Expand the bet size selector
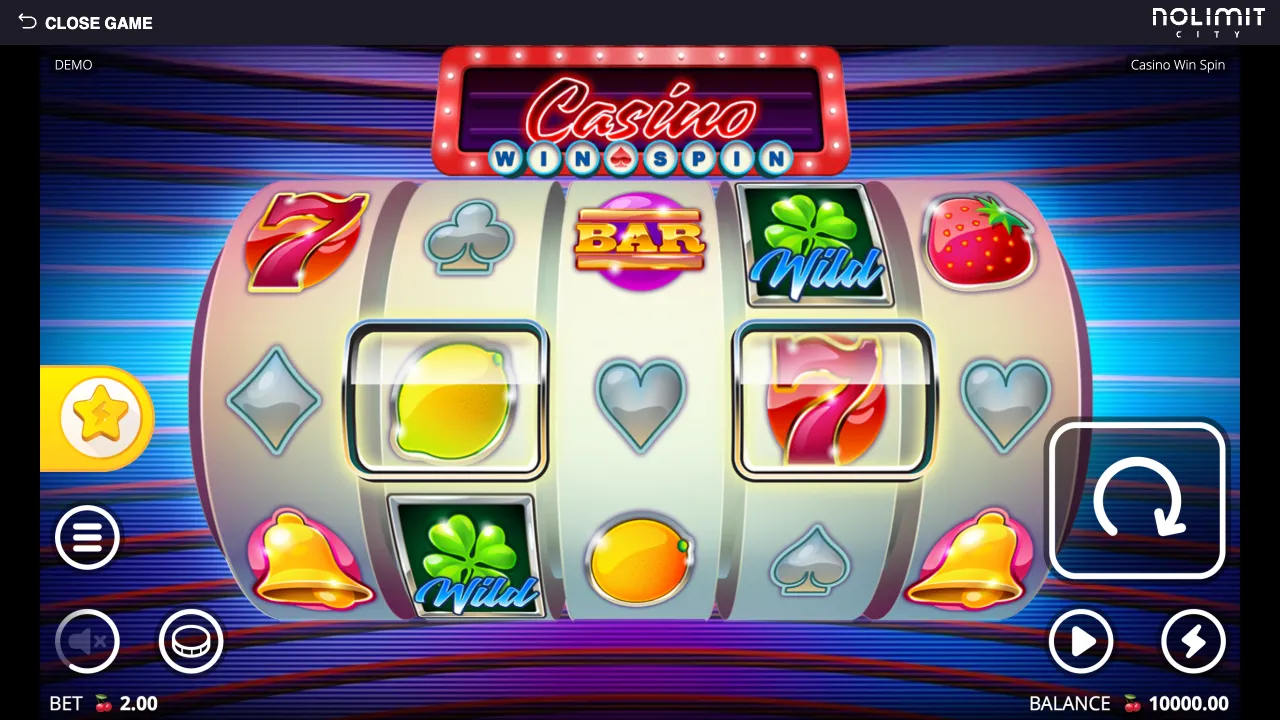1280x720 pixels. [190, 642]
